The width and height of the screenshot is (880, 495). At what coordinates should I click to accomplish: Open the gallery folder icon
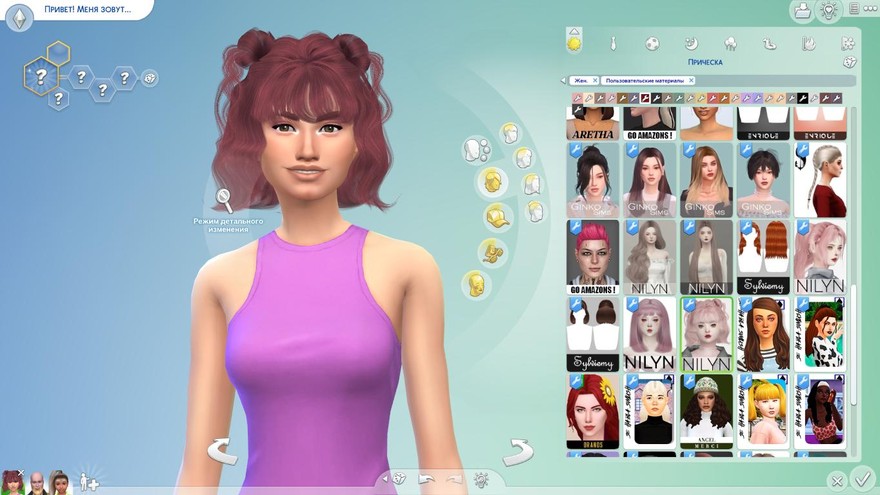(x=801, y=11)
